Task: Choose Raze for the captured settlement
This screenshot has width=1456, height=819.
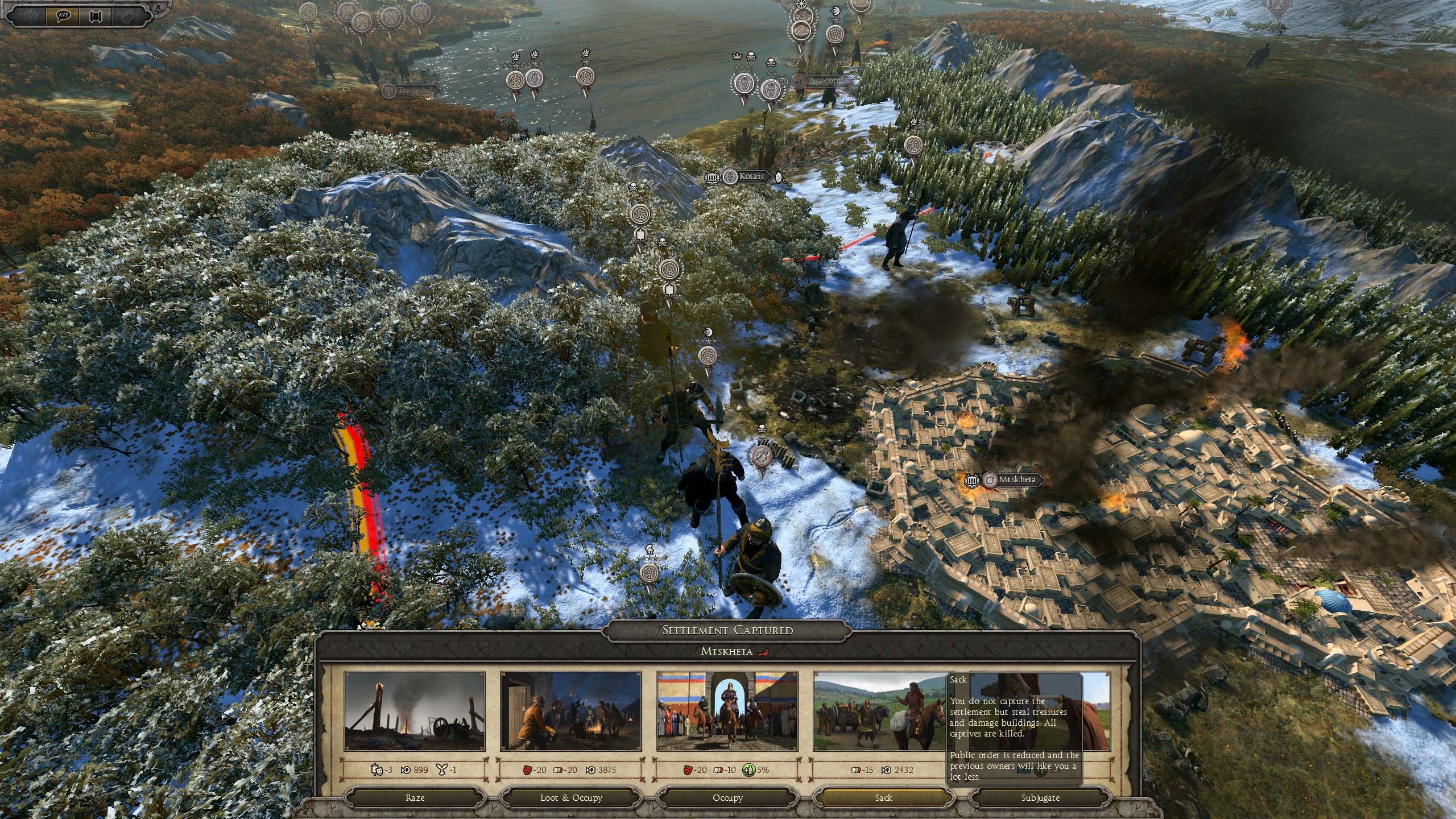Action: pyautogui.click(x=415, y=797)
